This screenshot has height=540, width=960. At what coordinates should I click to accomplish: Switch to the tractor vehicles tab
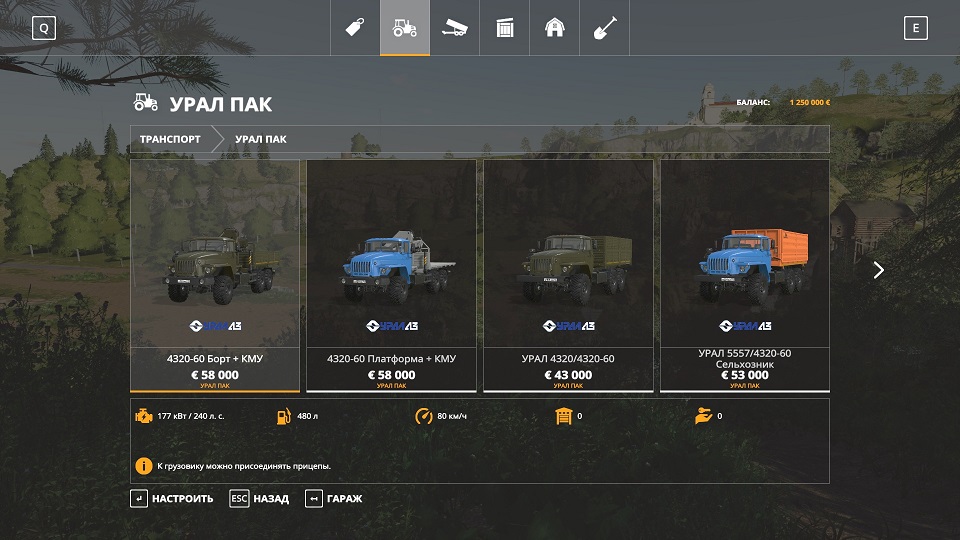[x=405, y=28]
